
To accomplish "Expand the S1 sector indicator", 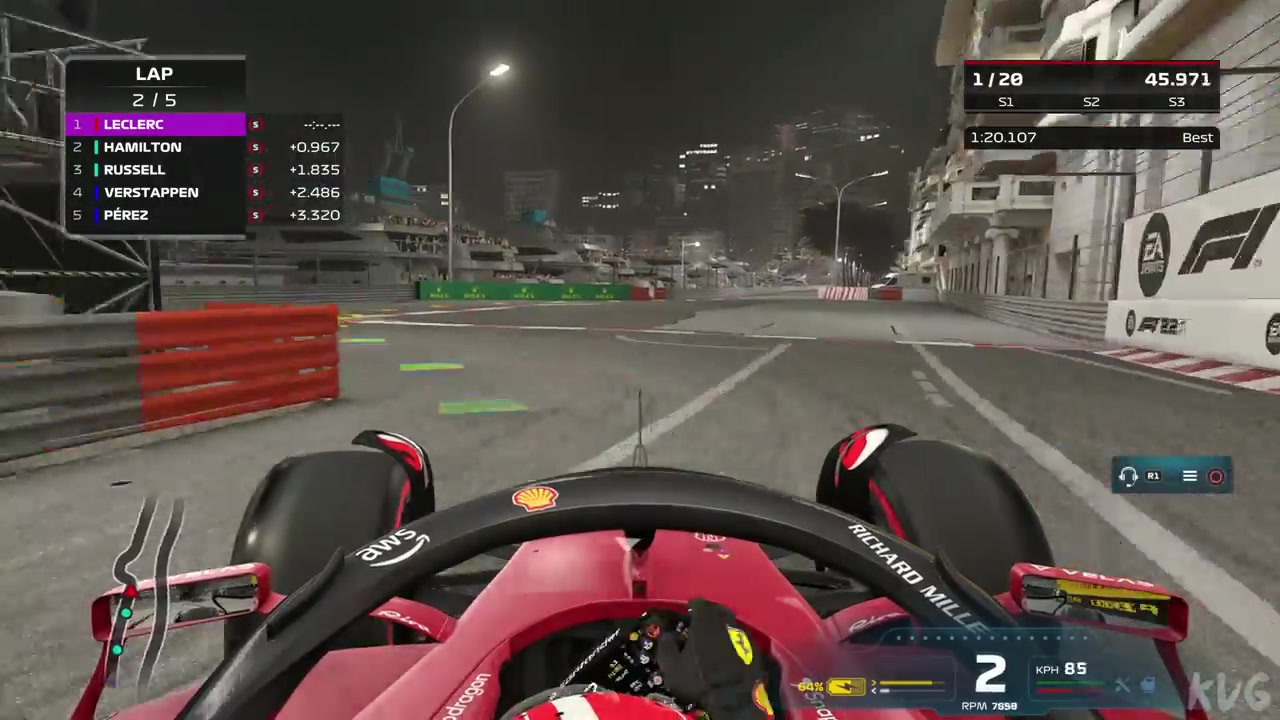I will pyautogui.click(x=1006, y=101).
